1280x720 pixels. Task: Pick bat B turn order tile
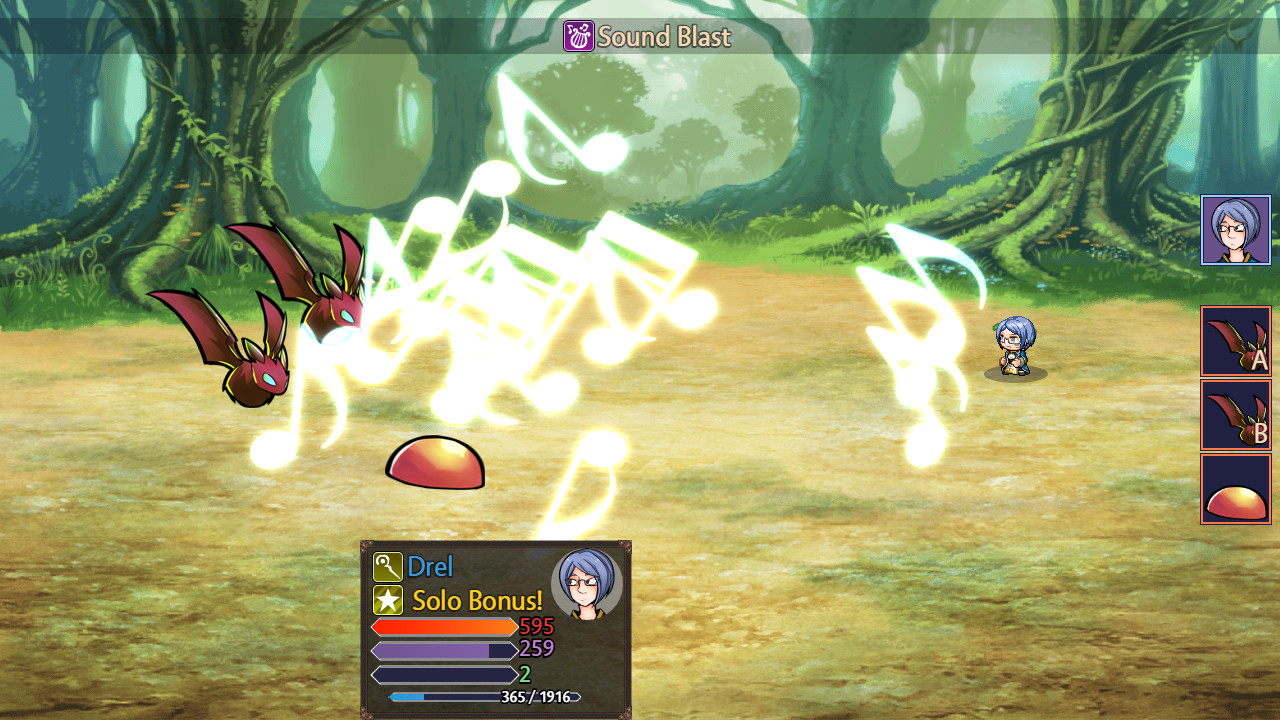tap(1235, 415)
